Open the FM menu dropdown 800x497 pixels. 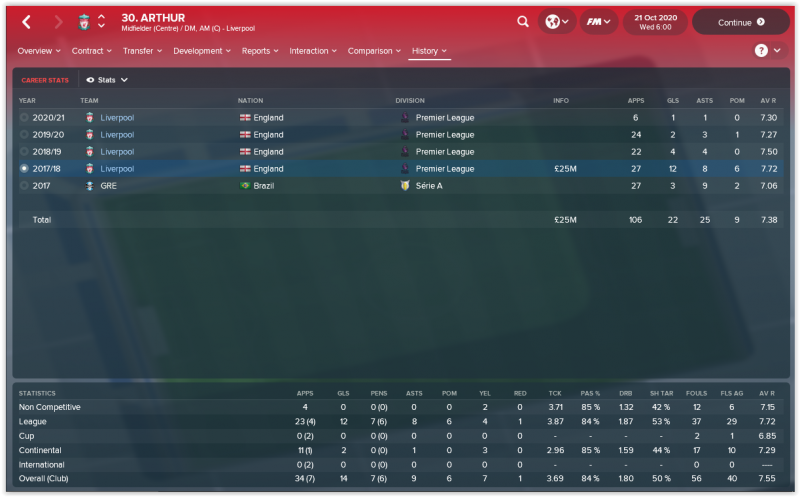point(598,21)
